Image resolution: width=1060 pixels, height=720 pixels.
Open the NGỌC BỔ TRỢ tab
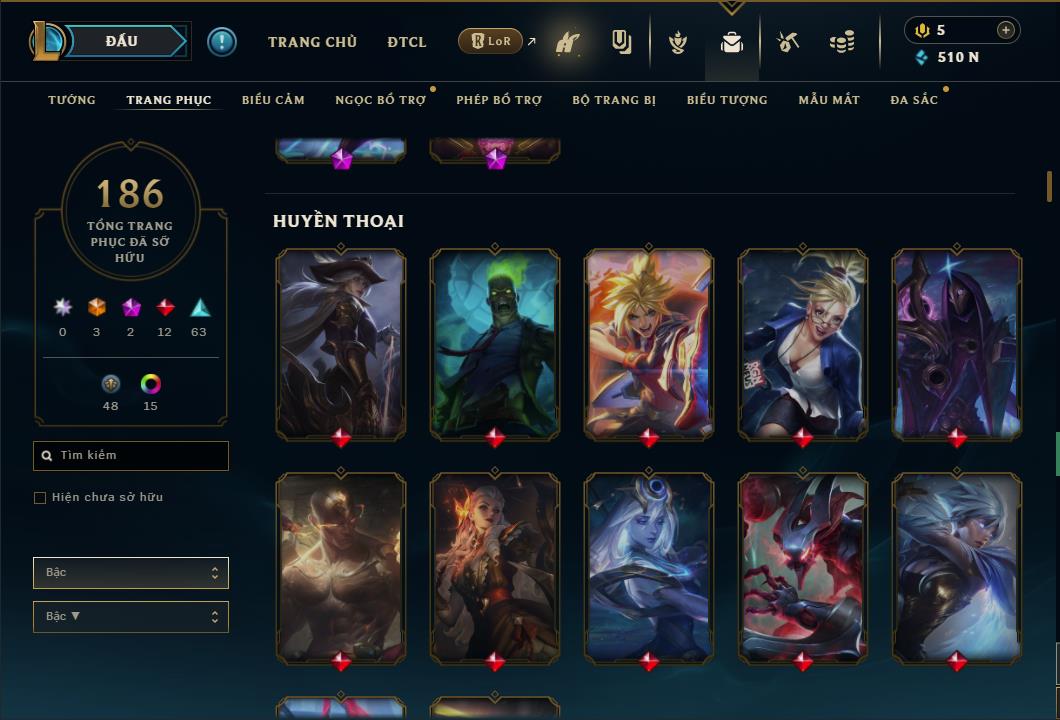point(380,100)
